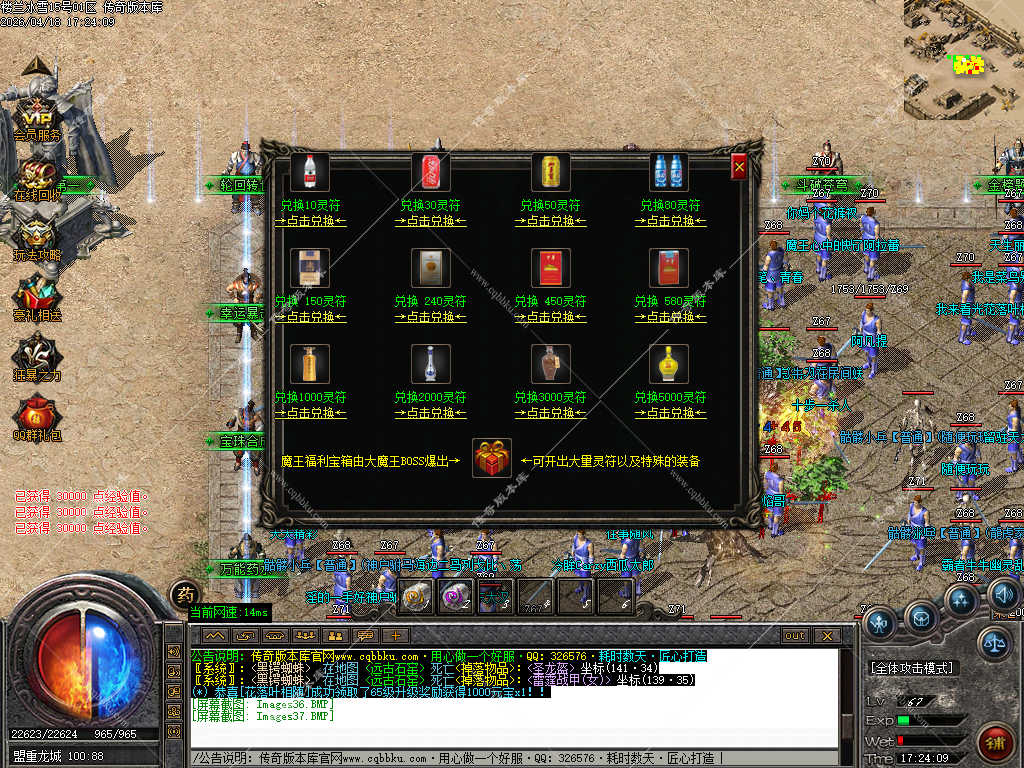Click the 30 灵符 exchange link
The width and height of the screenshot is (1024, 768).
[430, 221]
